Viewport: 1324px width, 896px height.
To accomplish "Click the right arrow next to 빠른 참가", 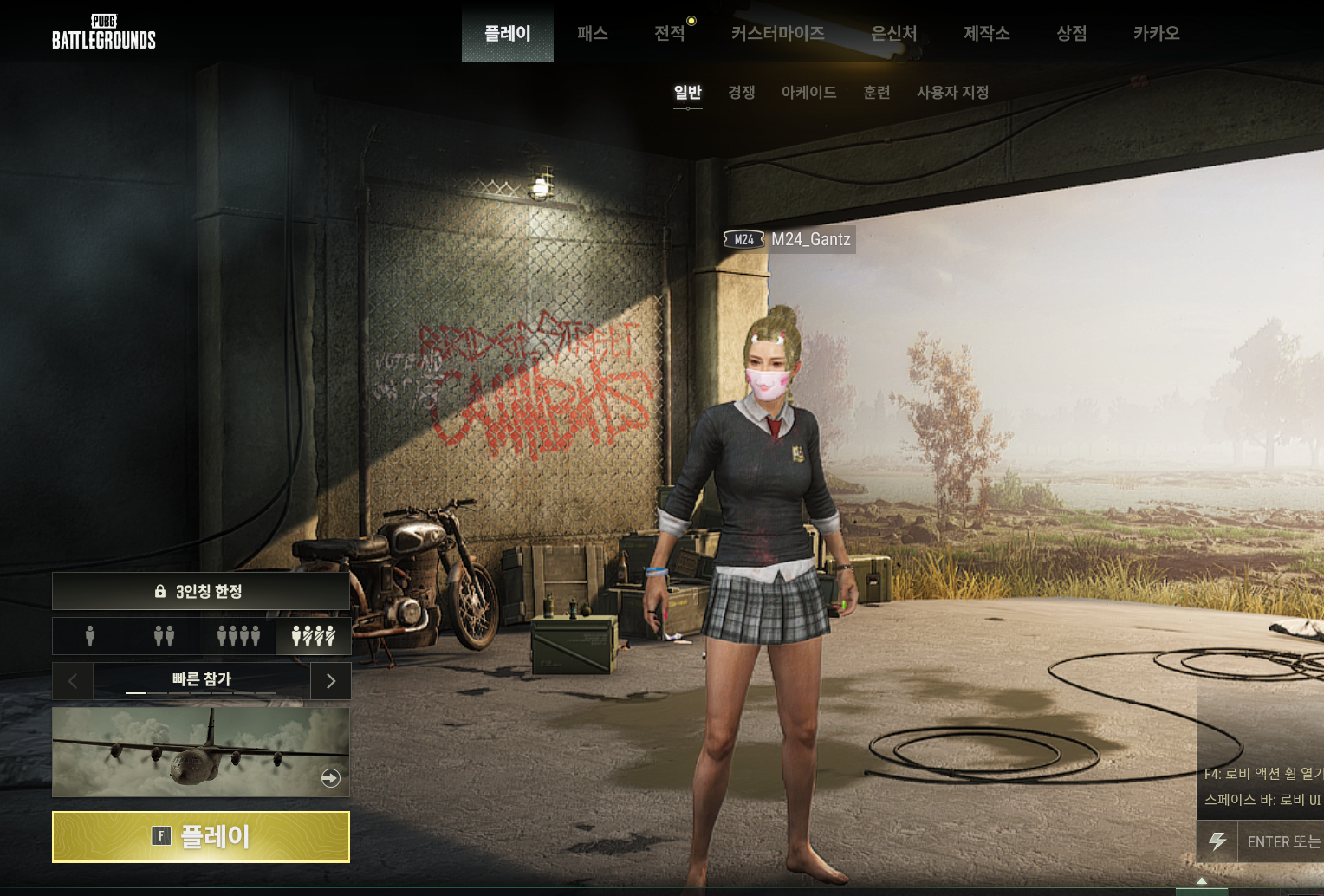I will (330, 681).
